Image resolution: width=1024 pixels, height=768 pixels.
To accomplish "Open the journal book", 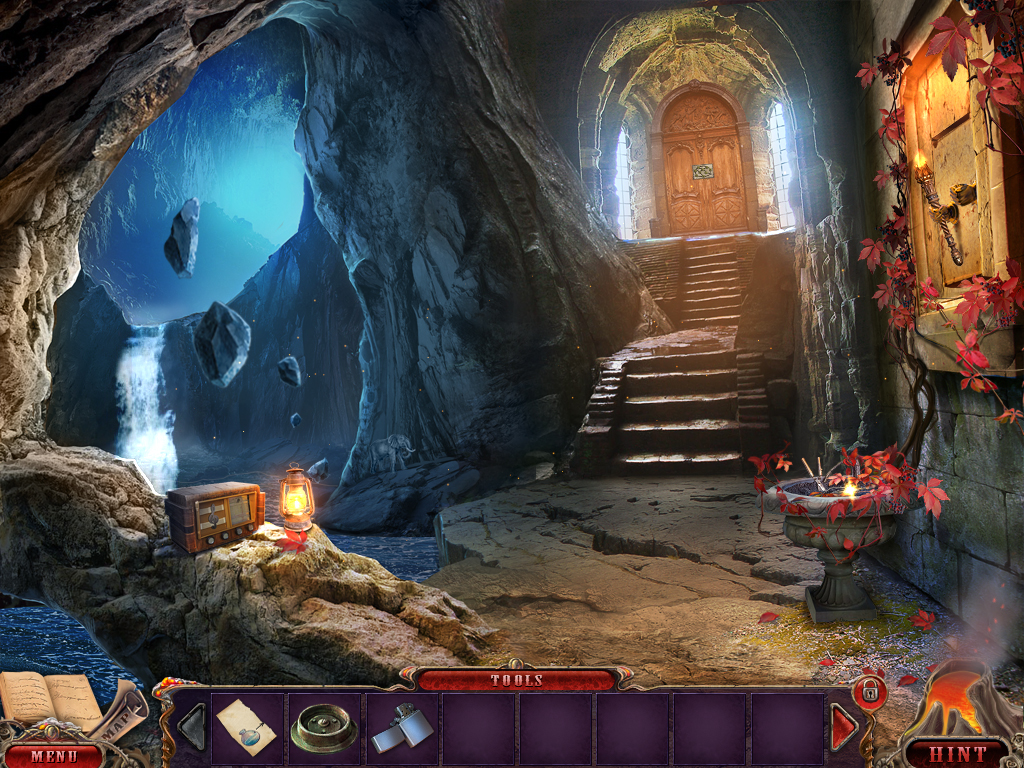I will pos(48,699).
